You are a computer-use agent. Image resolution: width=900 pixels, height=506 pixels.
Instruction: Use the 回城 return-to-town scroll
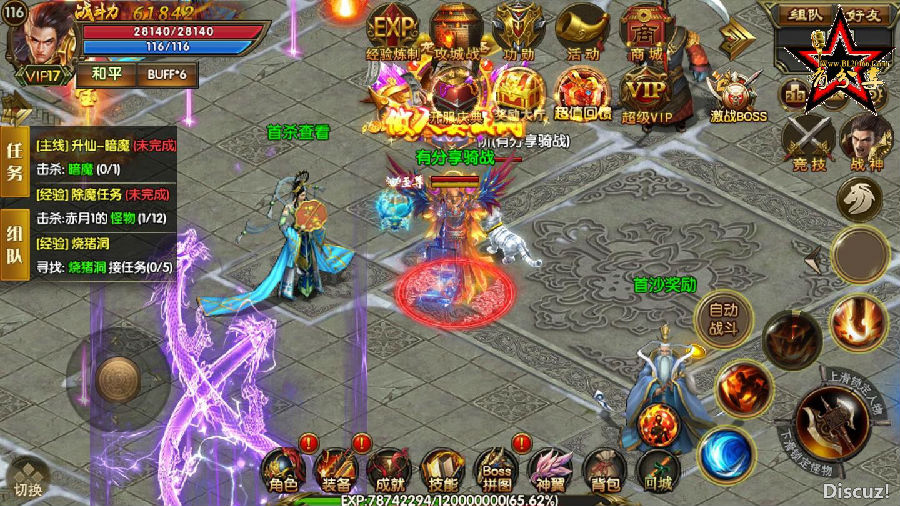pyautogui.click(x=657, y=470)
